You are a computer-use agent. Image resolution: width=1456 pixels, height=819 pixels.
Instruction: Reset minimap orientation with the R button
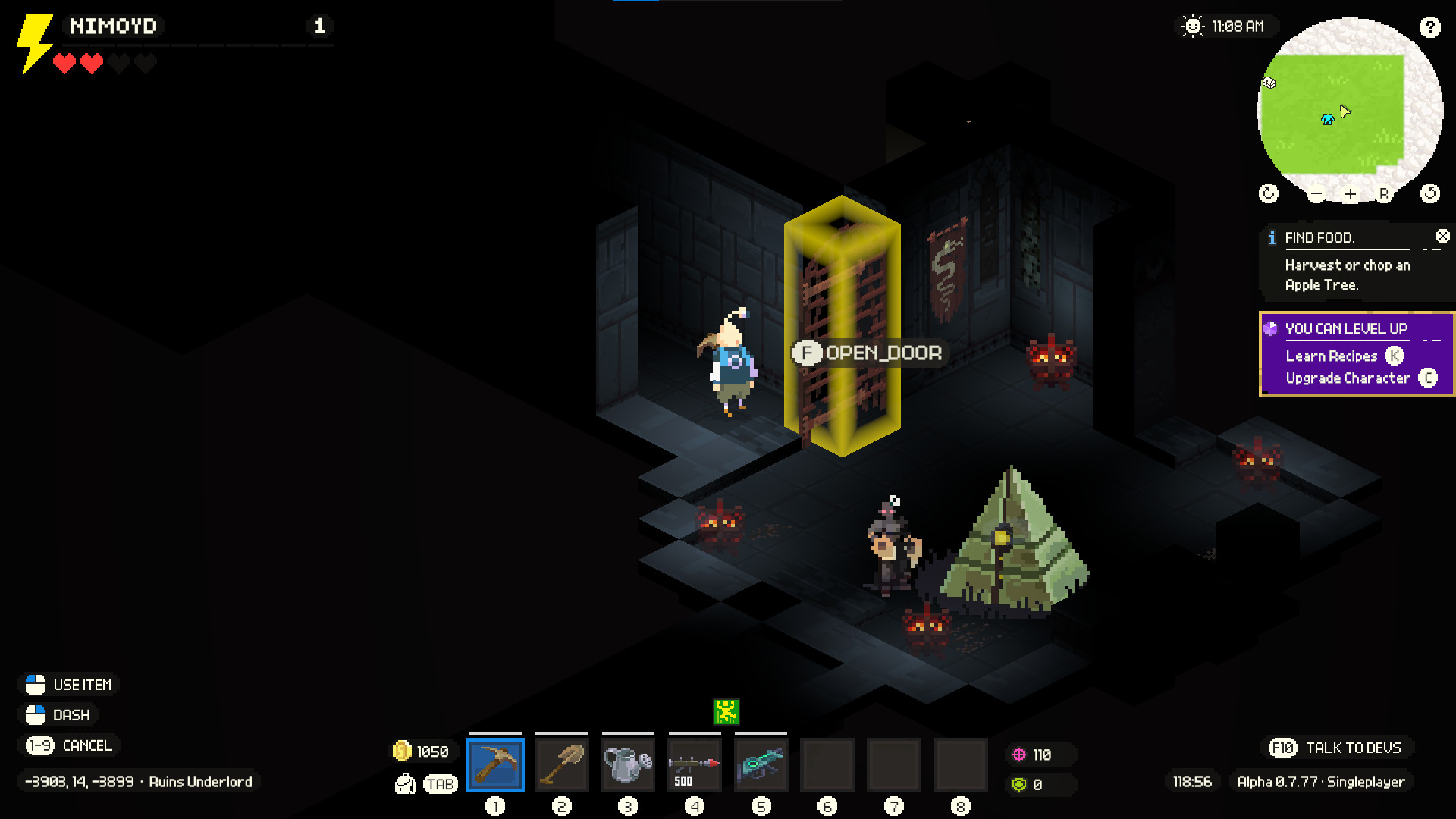tap(1385, 194)
